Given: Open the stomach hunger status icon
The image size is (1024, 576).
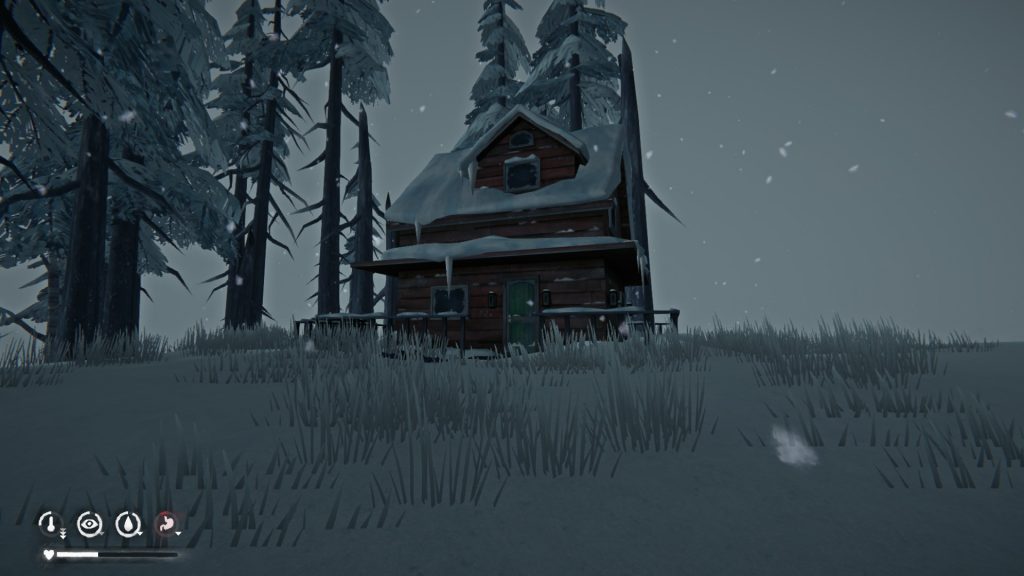Looking at the screenshot, I should point(166,522).
